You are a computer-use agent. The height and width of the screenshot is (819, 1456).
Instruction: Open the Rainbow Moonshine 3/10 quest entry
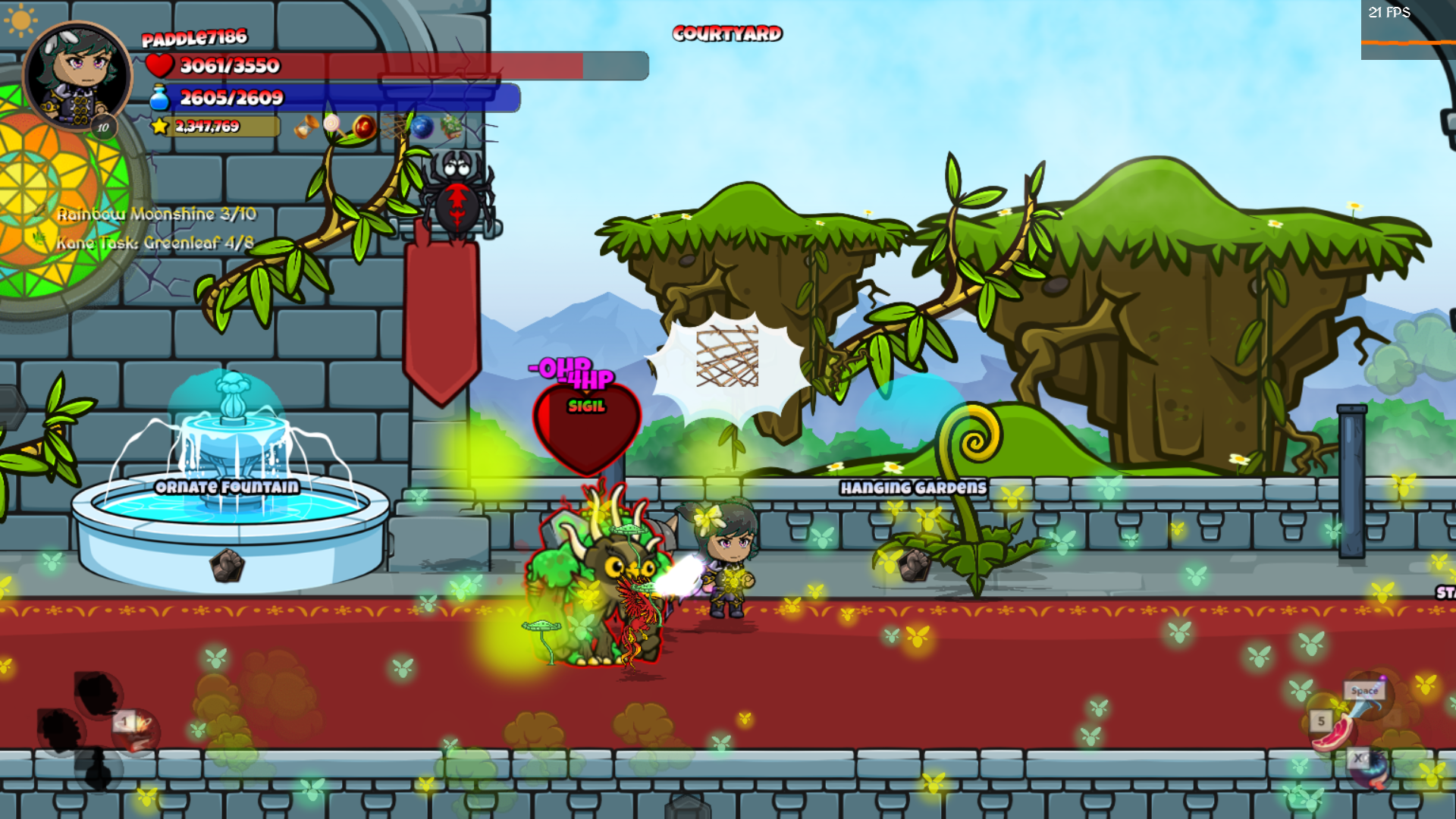tap(155, 215)
